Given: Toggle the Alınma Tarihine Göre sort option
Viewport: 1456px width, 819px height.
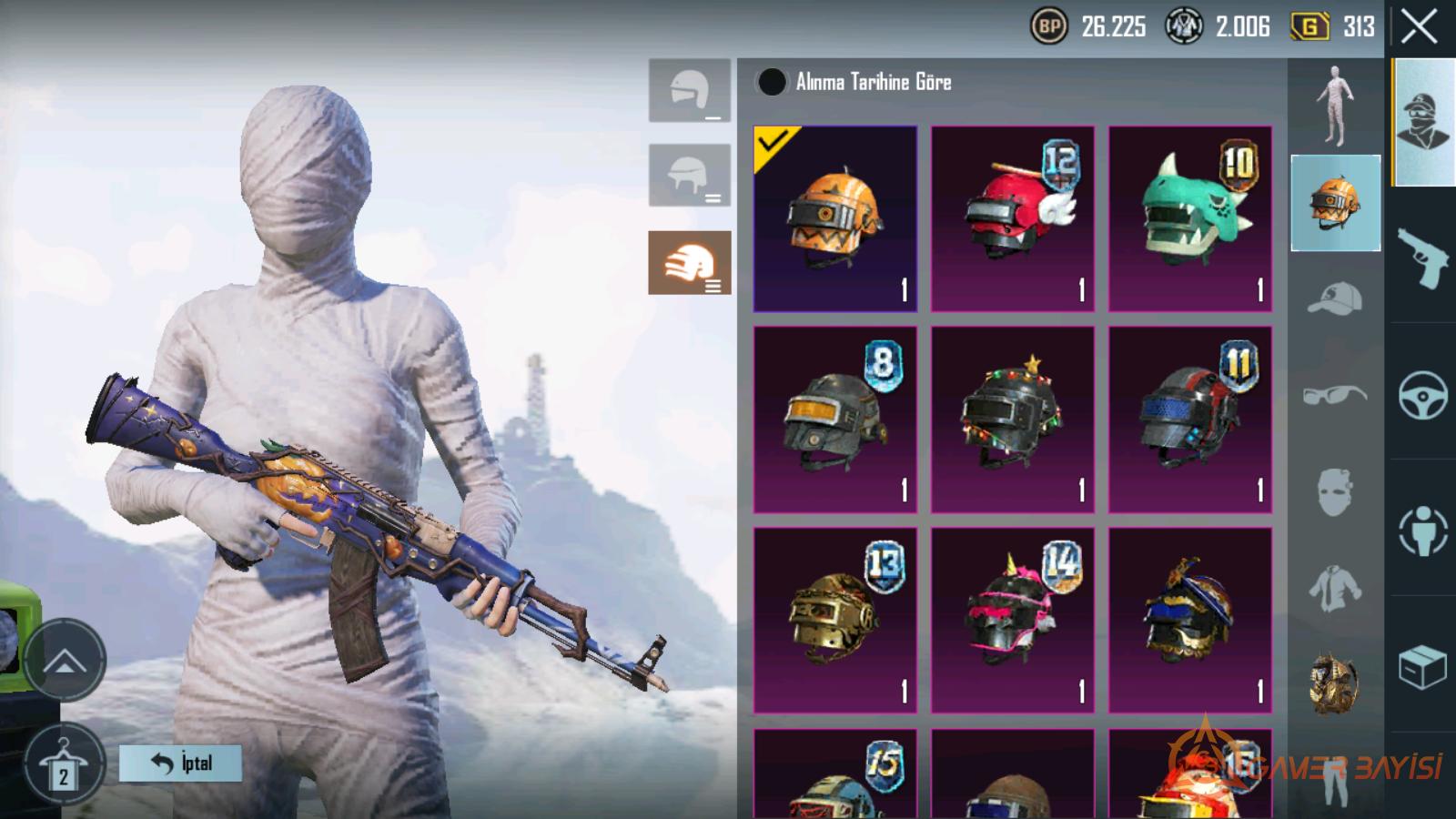Looking at the screenshot, I should [772, 82].
